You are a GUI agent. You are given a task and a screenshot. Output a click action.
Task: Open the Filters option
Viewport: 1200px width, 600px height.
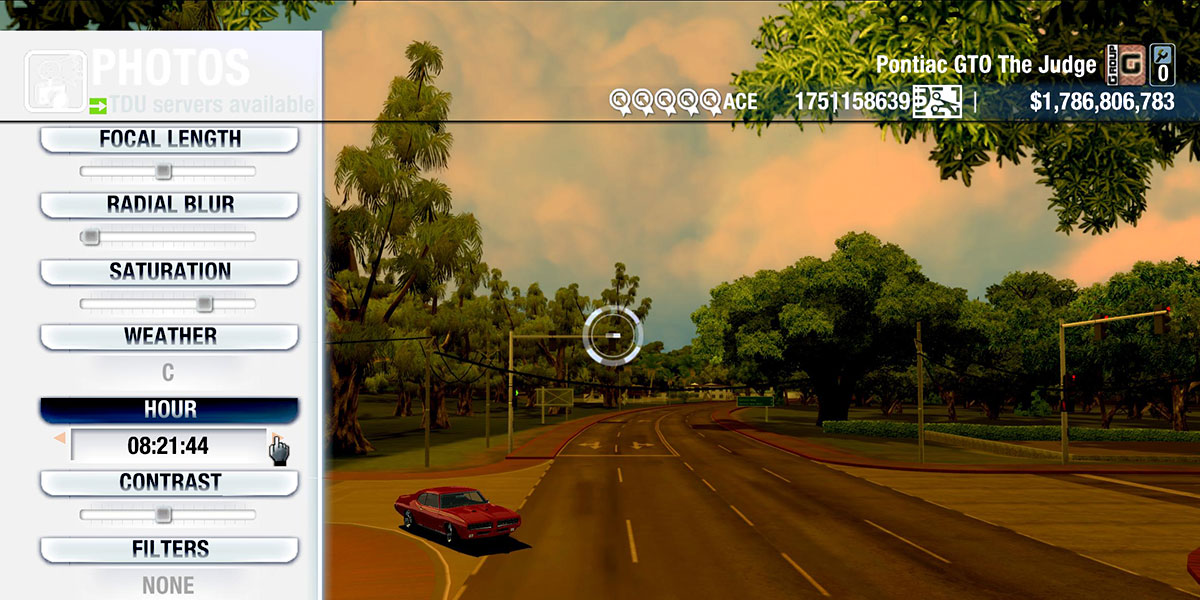click(x=169, y=549)
